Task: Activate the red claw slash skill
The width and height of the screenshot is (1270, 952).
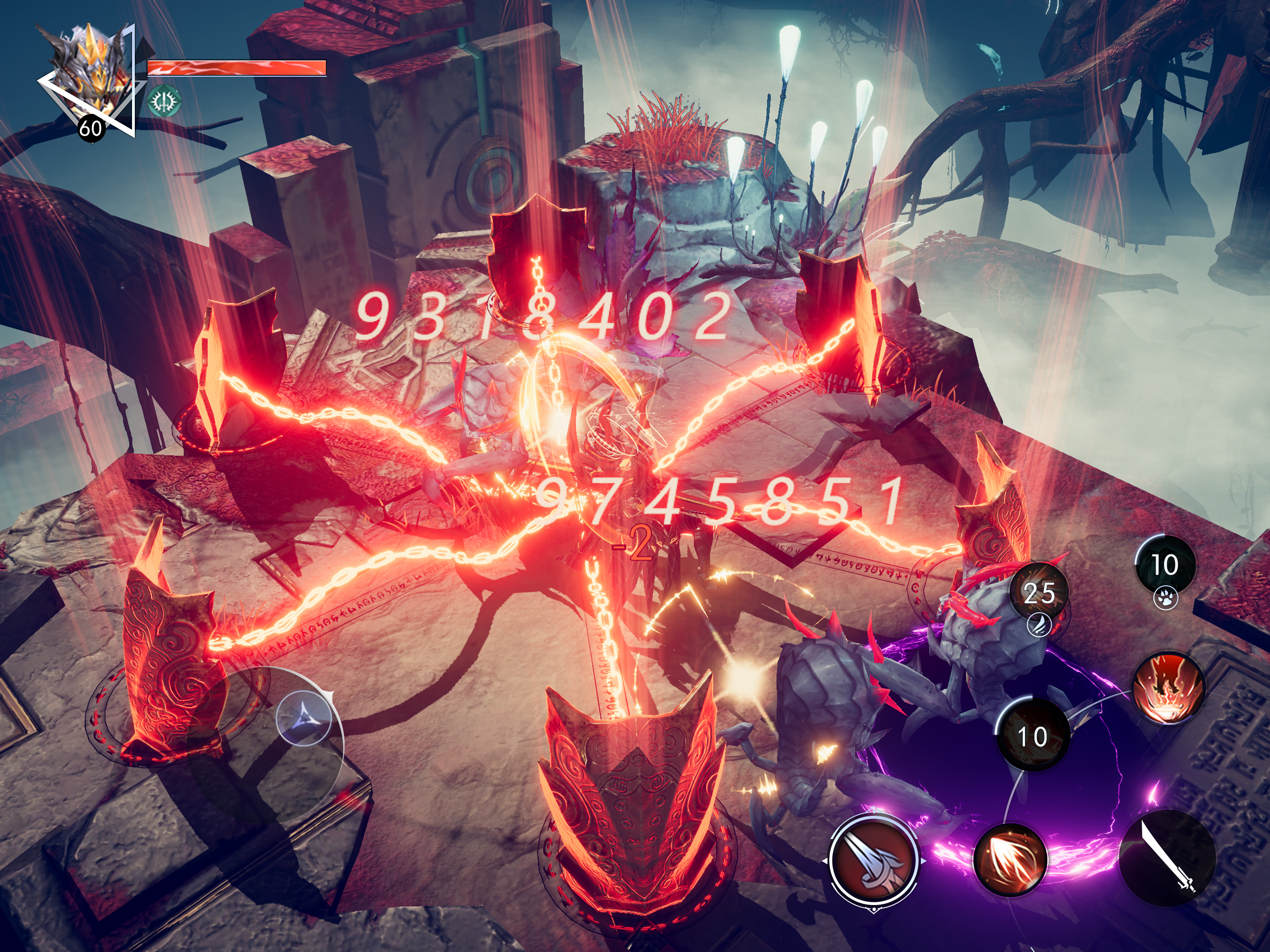Action: point(1012,860)
